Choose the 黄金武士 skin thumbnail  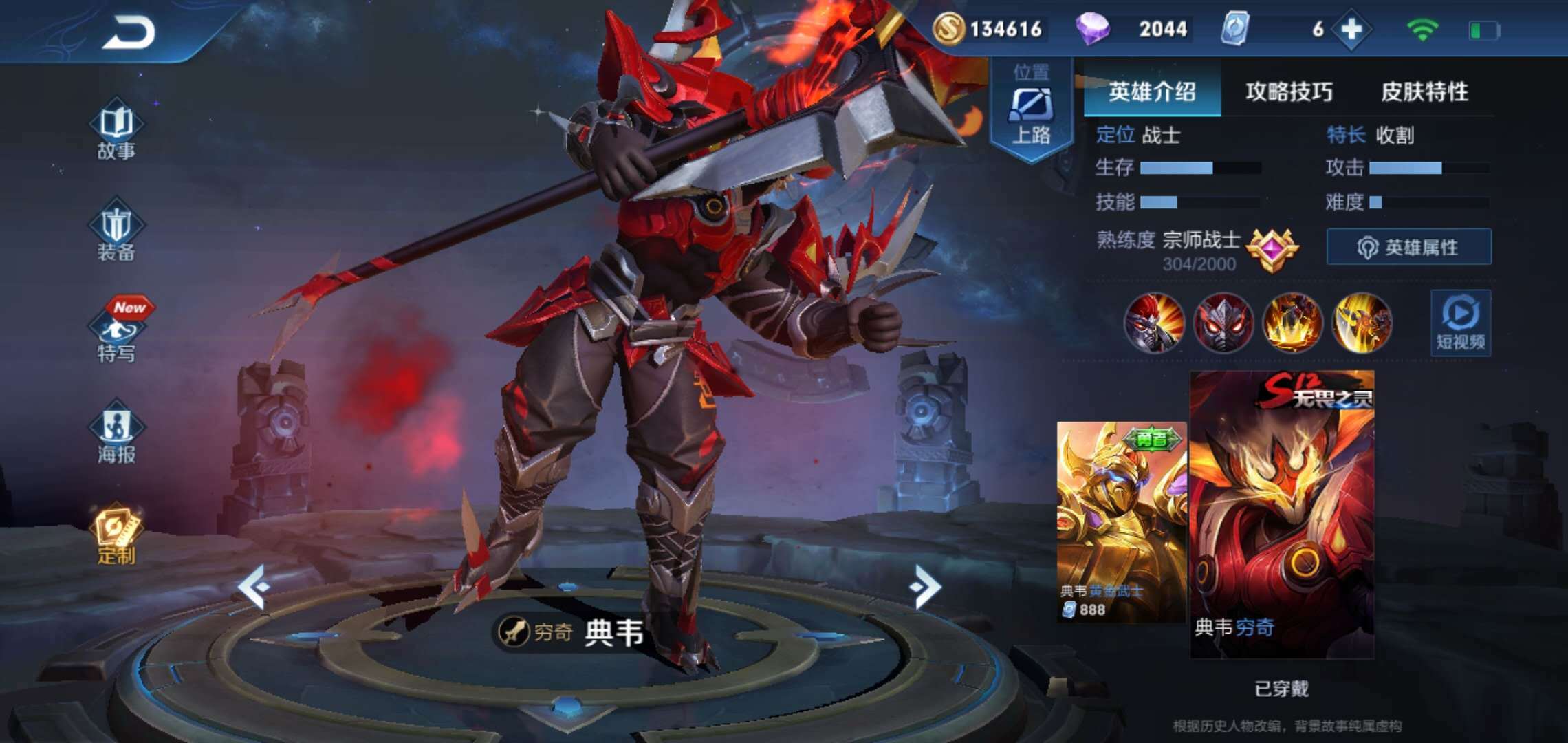point(1121,521)
